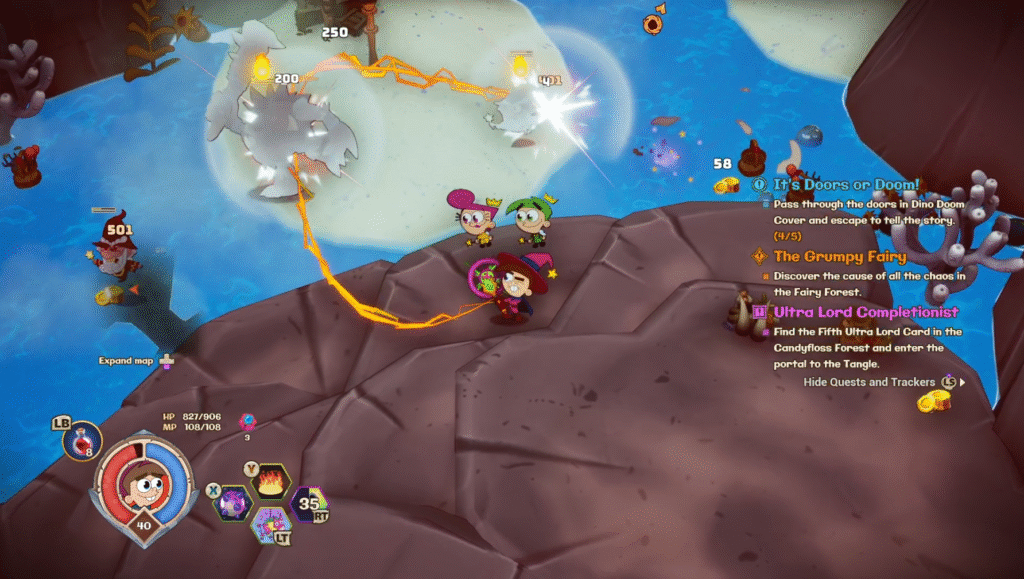Activate the pink confetti ability icon
The height and width of the screenshot is (579, 1024).
(x=270, y=522)
